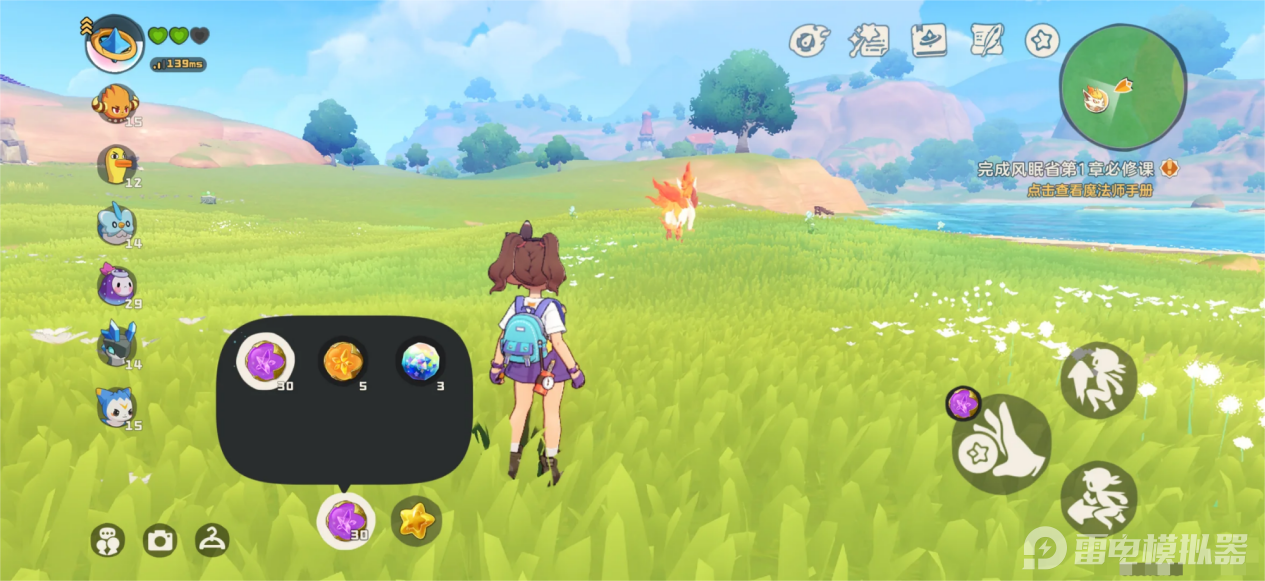This screenshot has height=581, width=1265.
Task: Open the camera photo mode
Action: point(160,541)
